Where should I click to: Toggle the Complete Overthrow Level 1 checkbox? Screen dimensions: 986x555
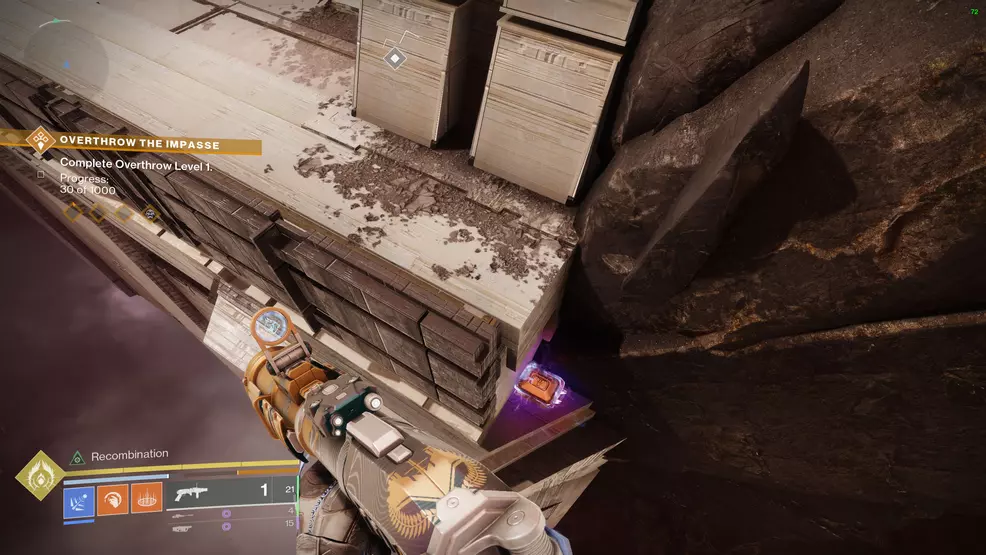tap(41, 174)
